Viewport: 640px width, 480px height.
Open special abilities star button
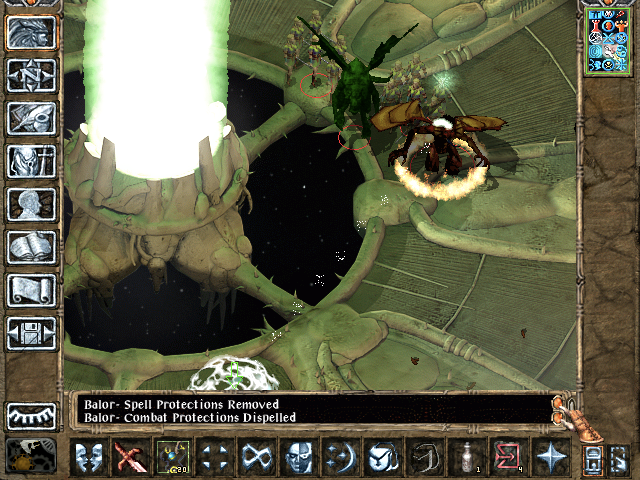click(549, 458)
